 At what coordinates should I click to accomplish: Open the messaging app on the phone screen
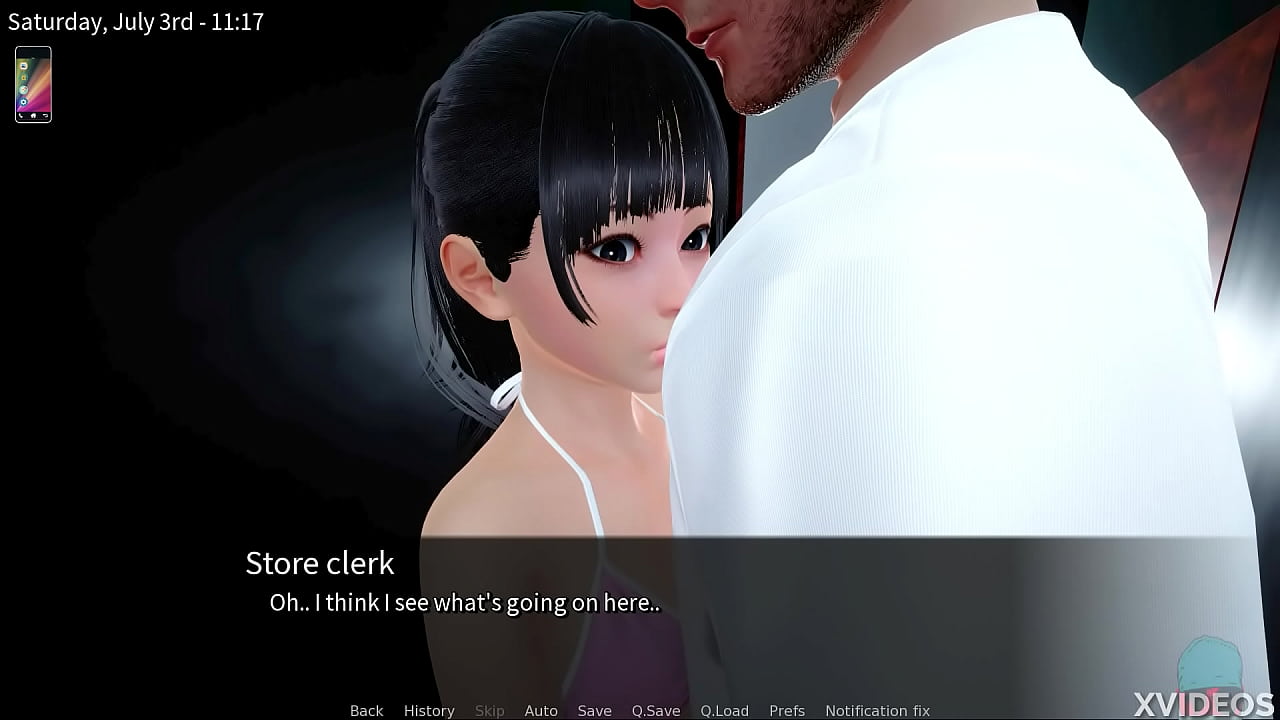(24, 67)
